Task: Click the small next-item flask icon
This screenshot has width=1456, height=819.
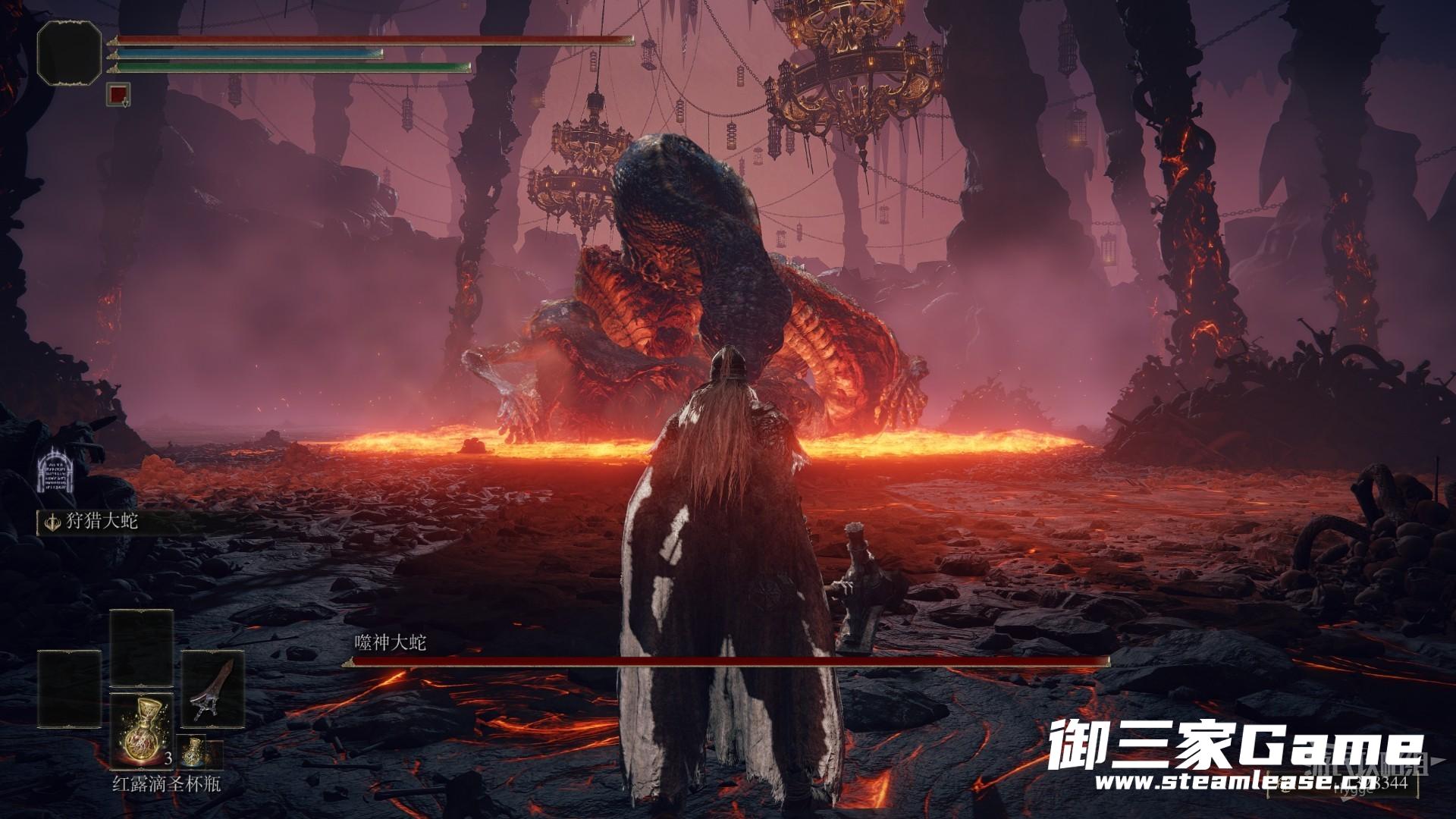Action: [x=194, y=752]
